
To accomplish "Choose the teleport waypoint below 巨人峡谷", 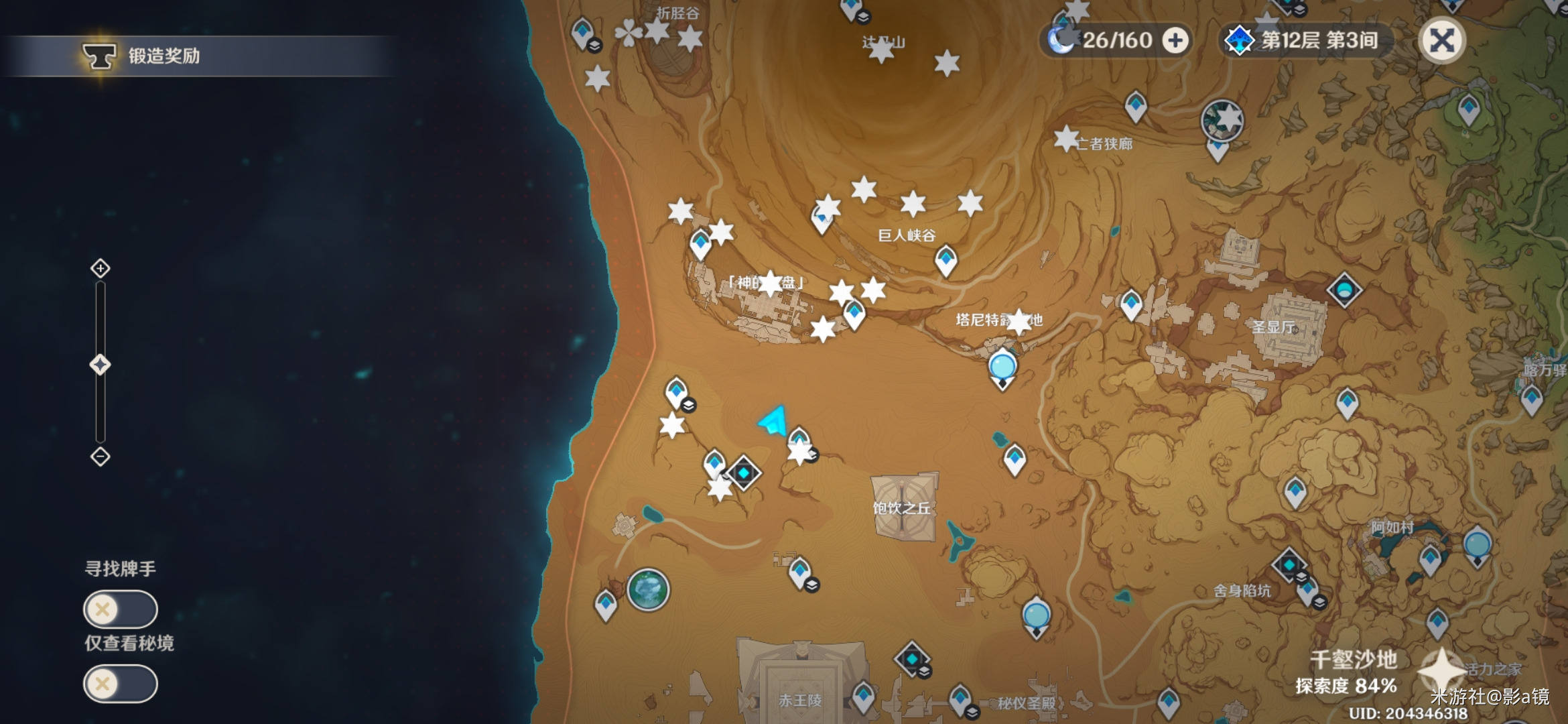I will 945,259.
